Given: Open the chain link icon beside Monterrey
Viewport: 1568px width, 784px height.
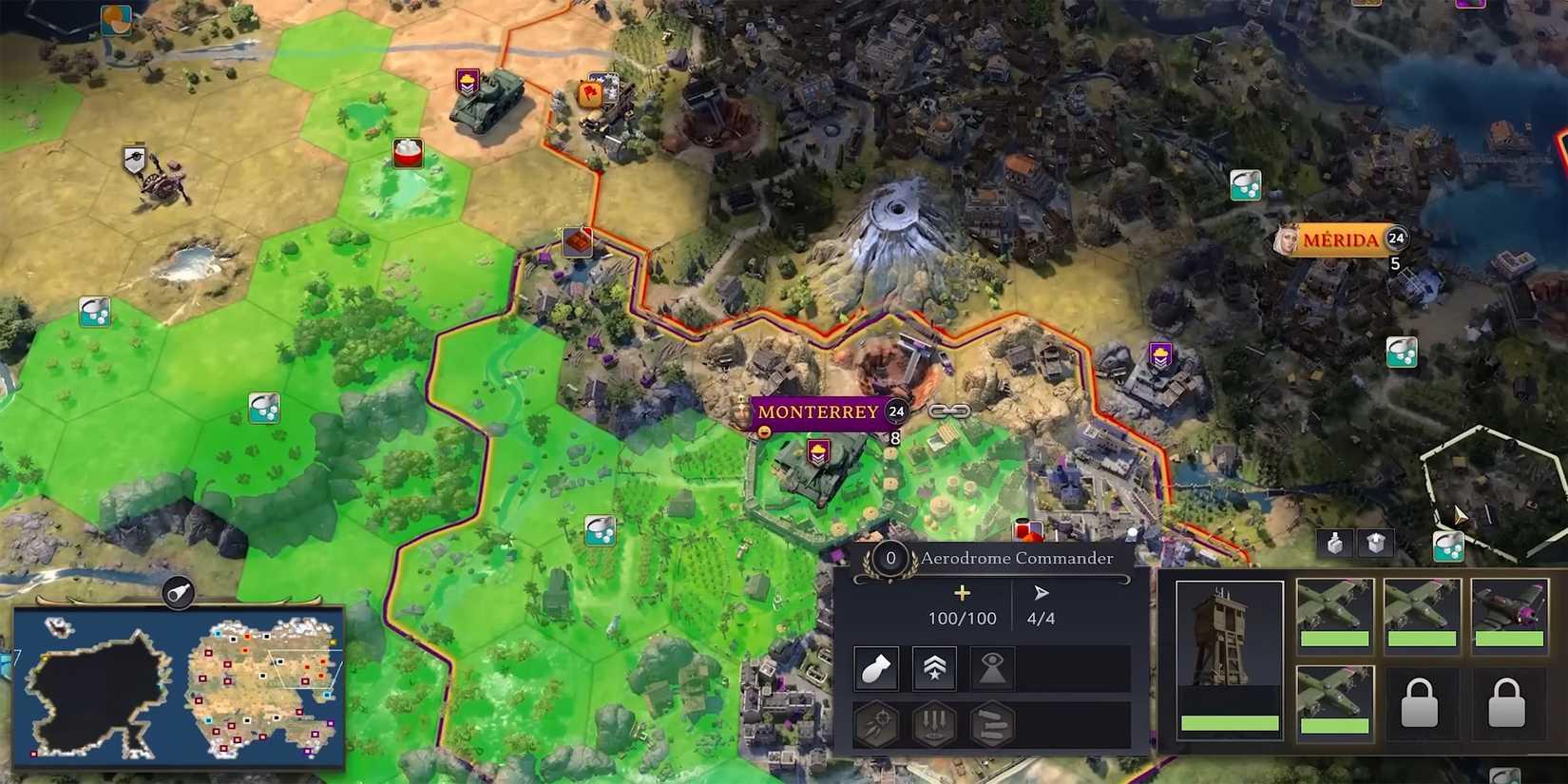Looking at the screenshot, I should (x=949, y=411).
